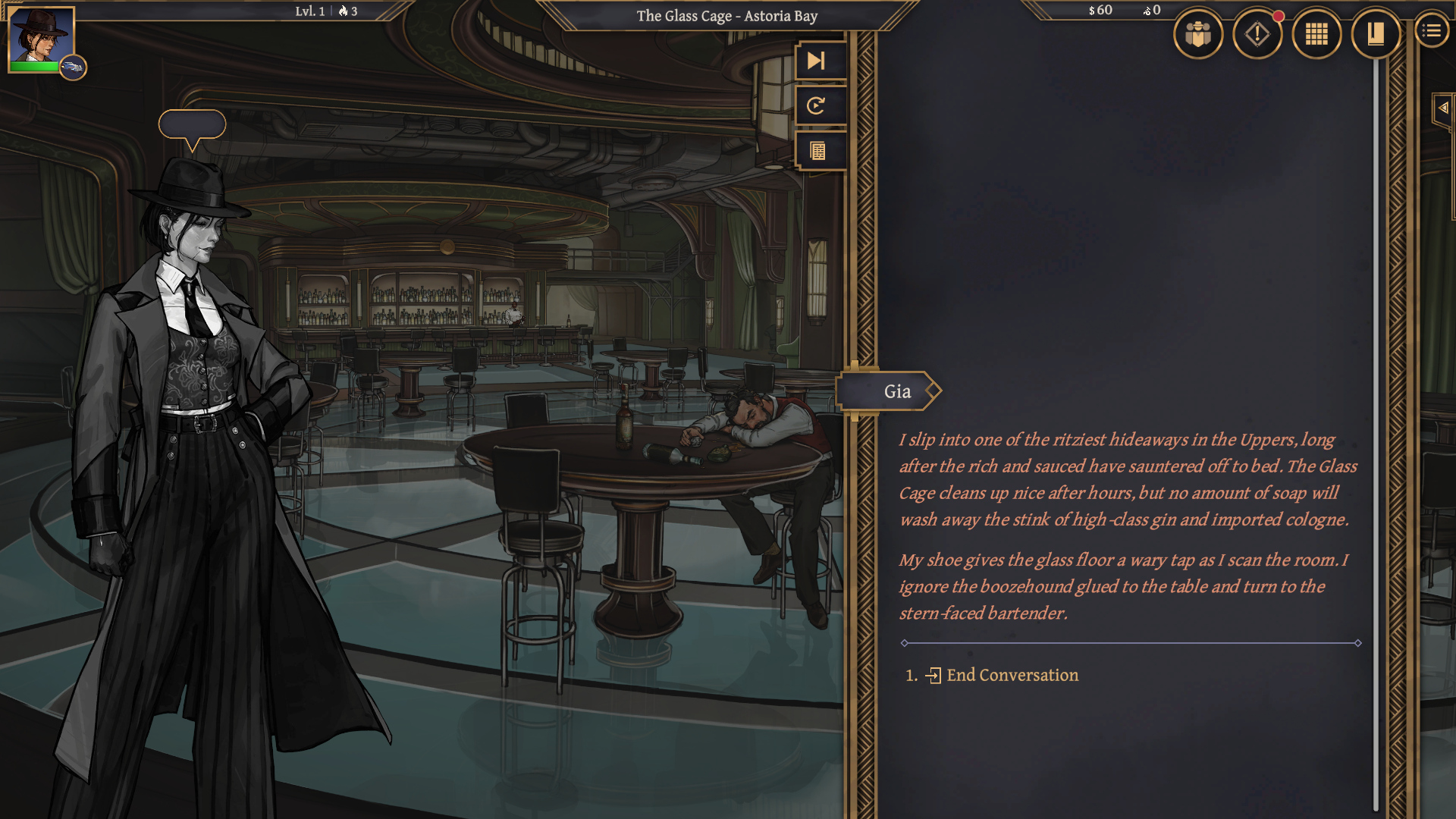
Task: Replay the line with the circular arrow button
Action: 817,105
